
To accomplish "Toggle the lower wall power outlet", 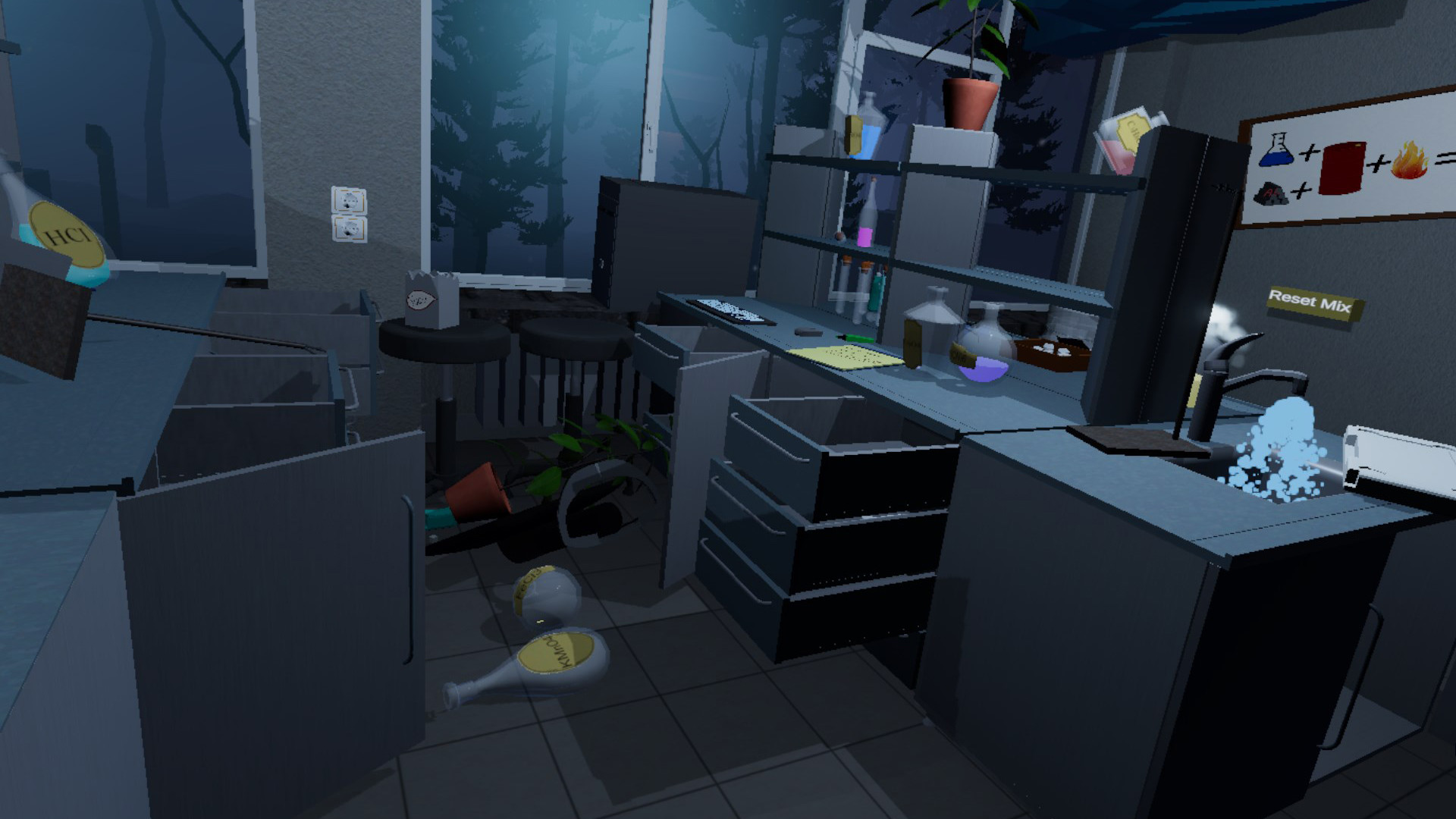I will point(348,227).
